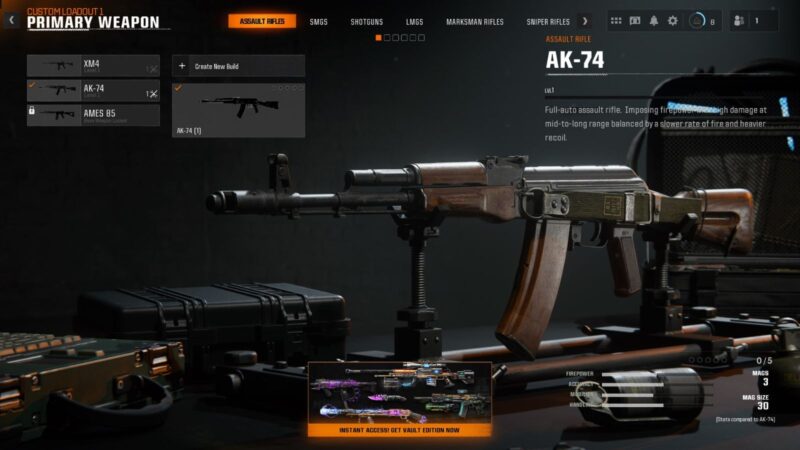This screenshot has height=450, width=800.
Task: Open the grid menu icon
Action: [x=615, y=21]
